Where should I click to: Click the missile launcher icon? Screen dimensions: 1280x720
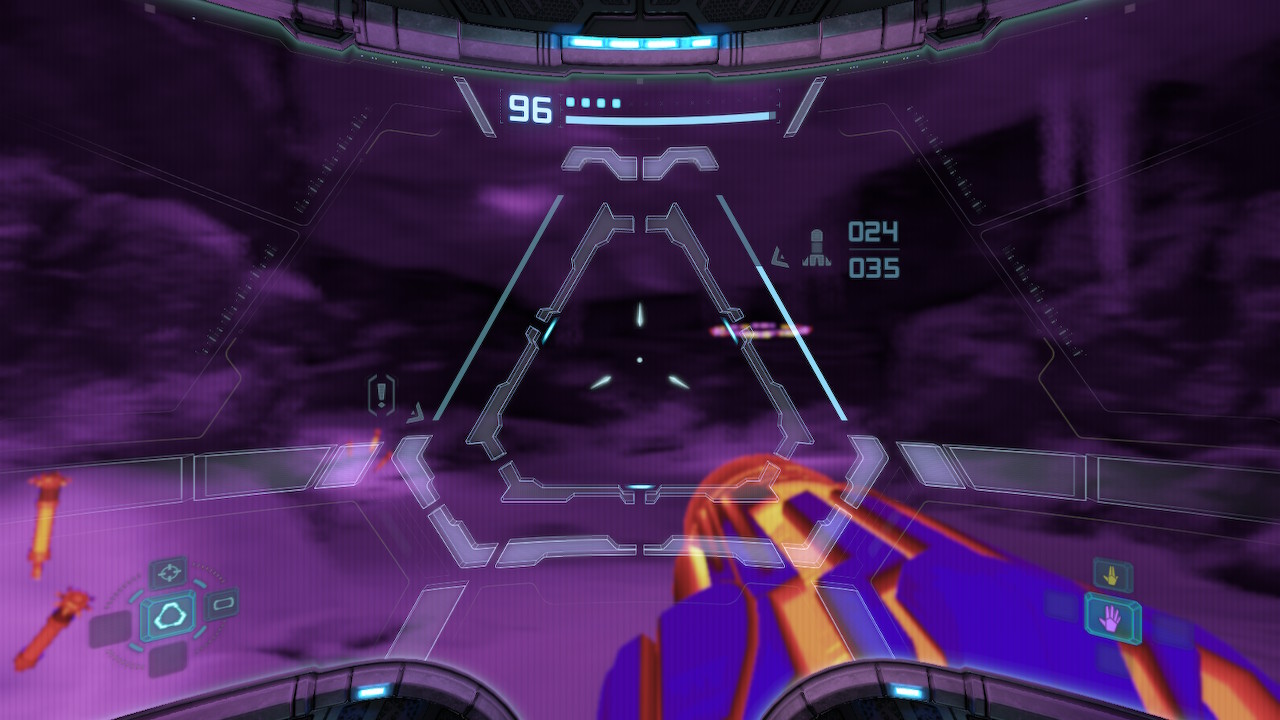tap(817, 248)
